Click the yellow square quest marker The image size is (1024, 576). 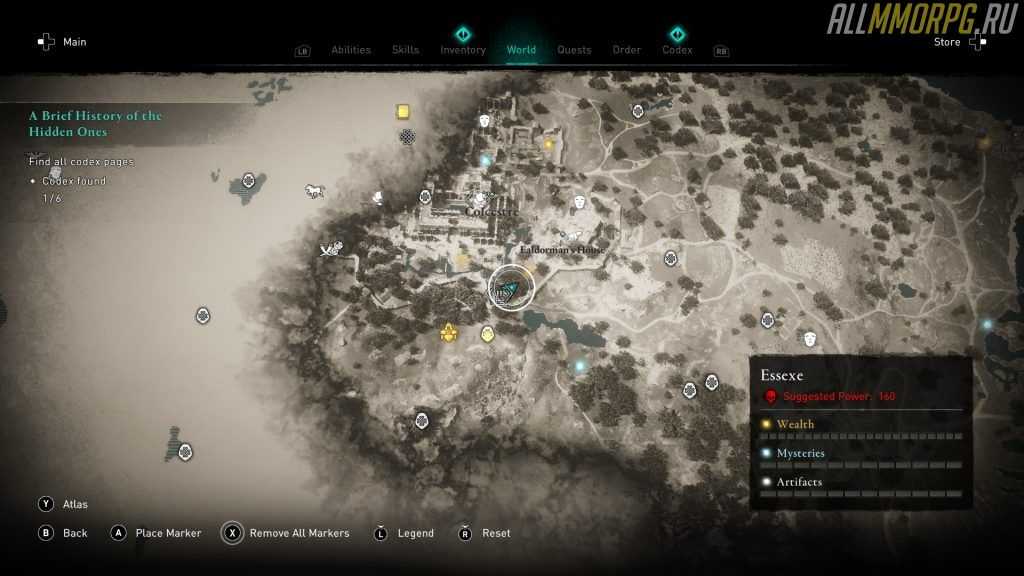(x=403, y=111)
